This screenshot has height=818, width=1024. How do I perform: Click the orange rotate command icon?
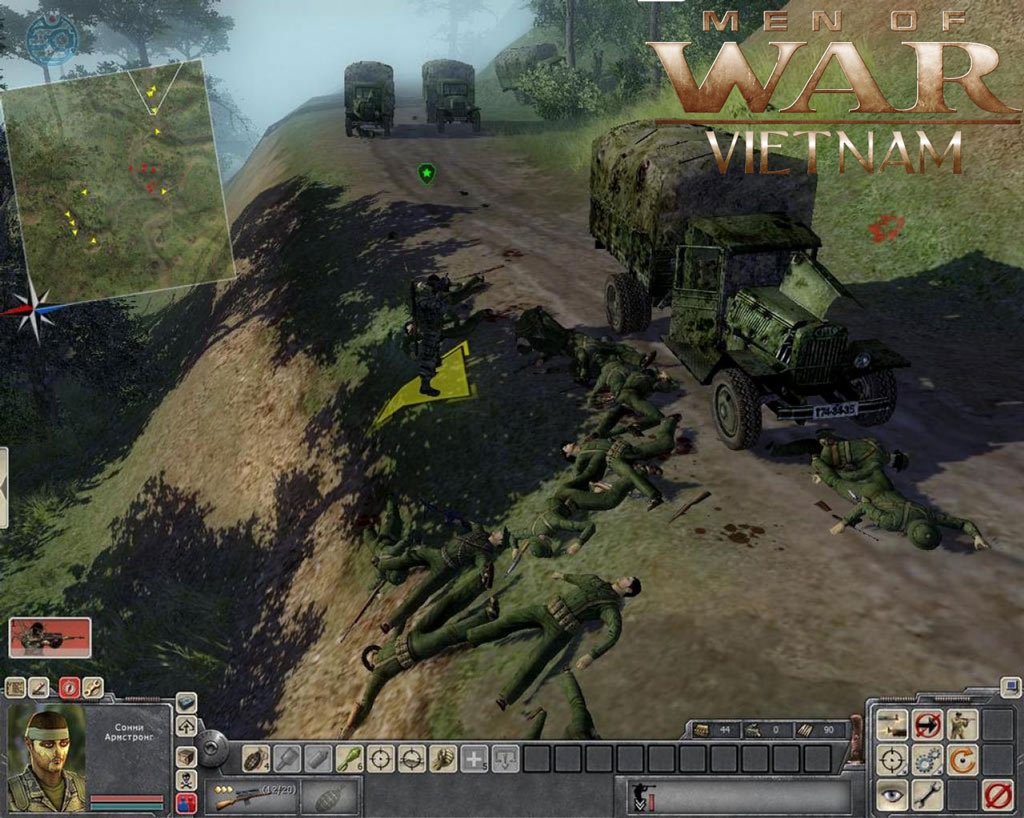pos(962,760)
